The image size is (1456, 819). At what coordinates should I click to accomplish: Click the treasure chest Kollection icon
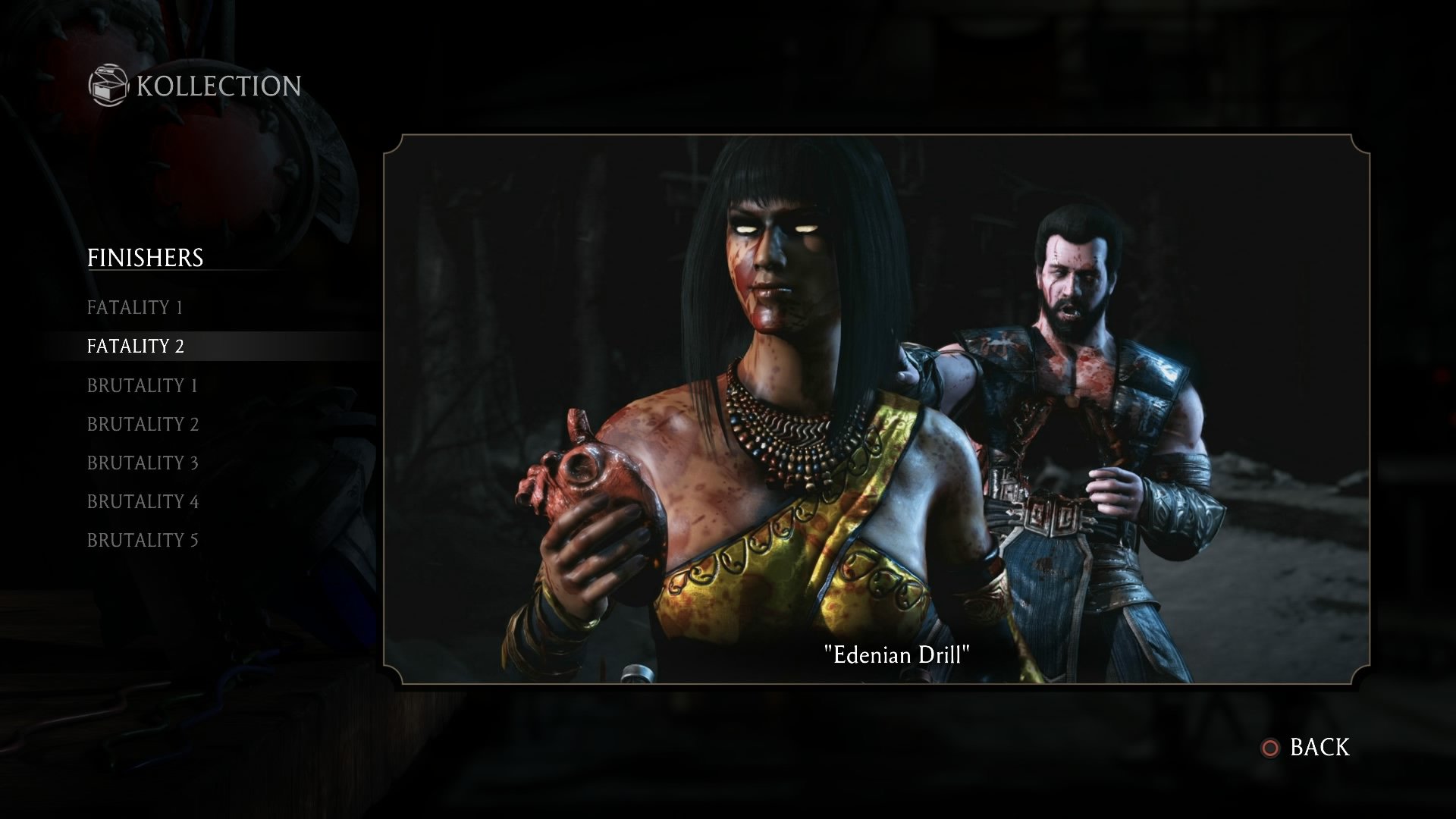[108, 85]
